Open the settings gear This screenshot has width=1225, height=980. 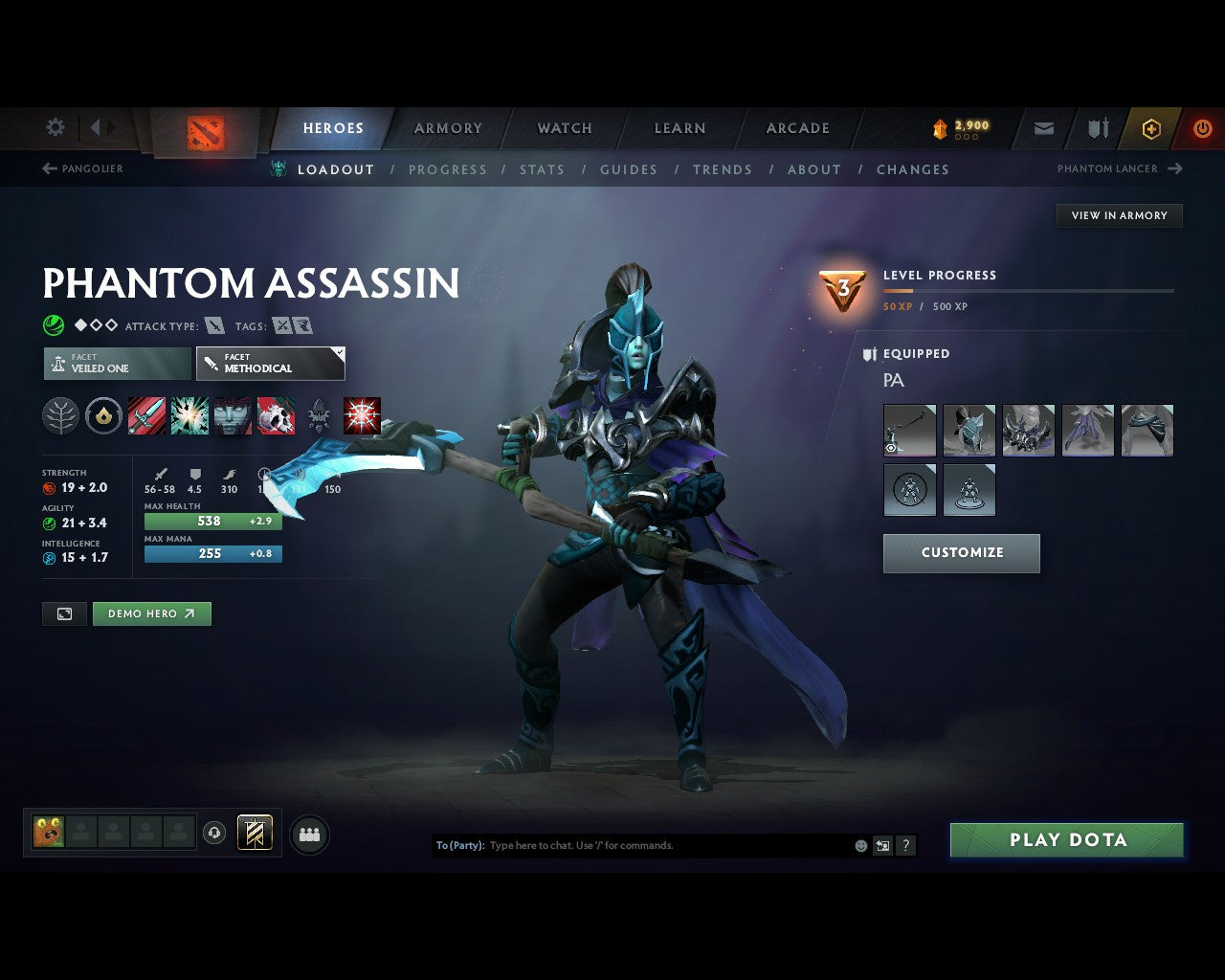pyautogui.click(x=56, y=127)
